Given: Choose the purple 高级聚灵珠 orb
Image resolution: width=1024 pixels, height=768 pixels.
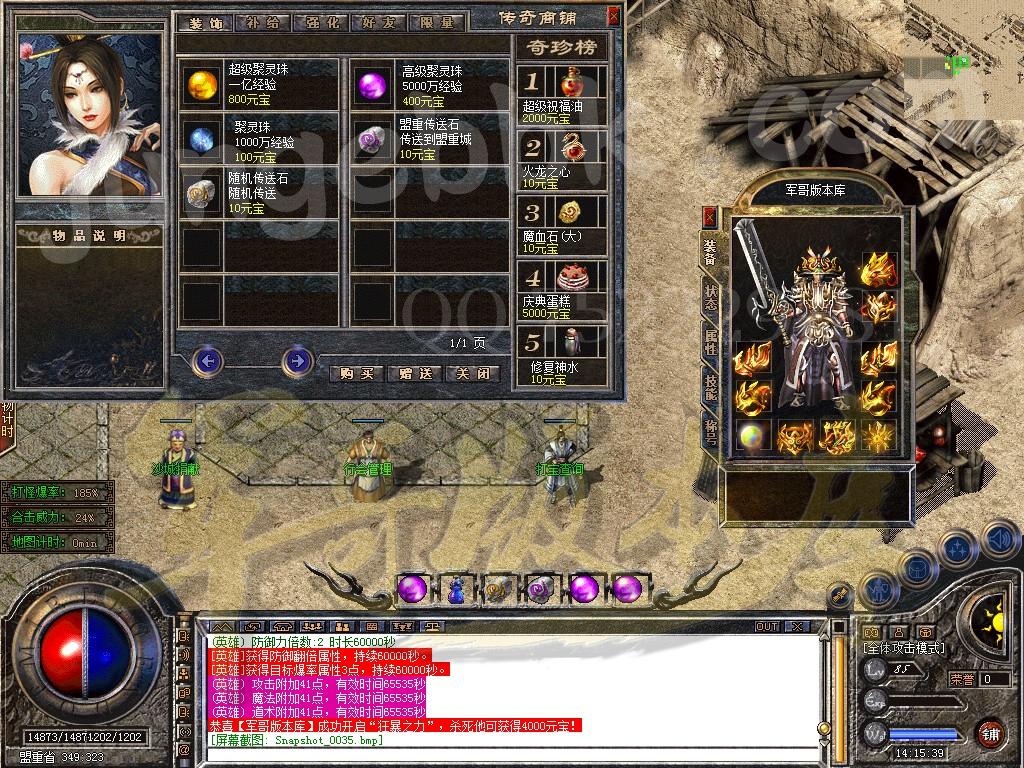Looking at the screenshot, I should [x=373, y=85].
